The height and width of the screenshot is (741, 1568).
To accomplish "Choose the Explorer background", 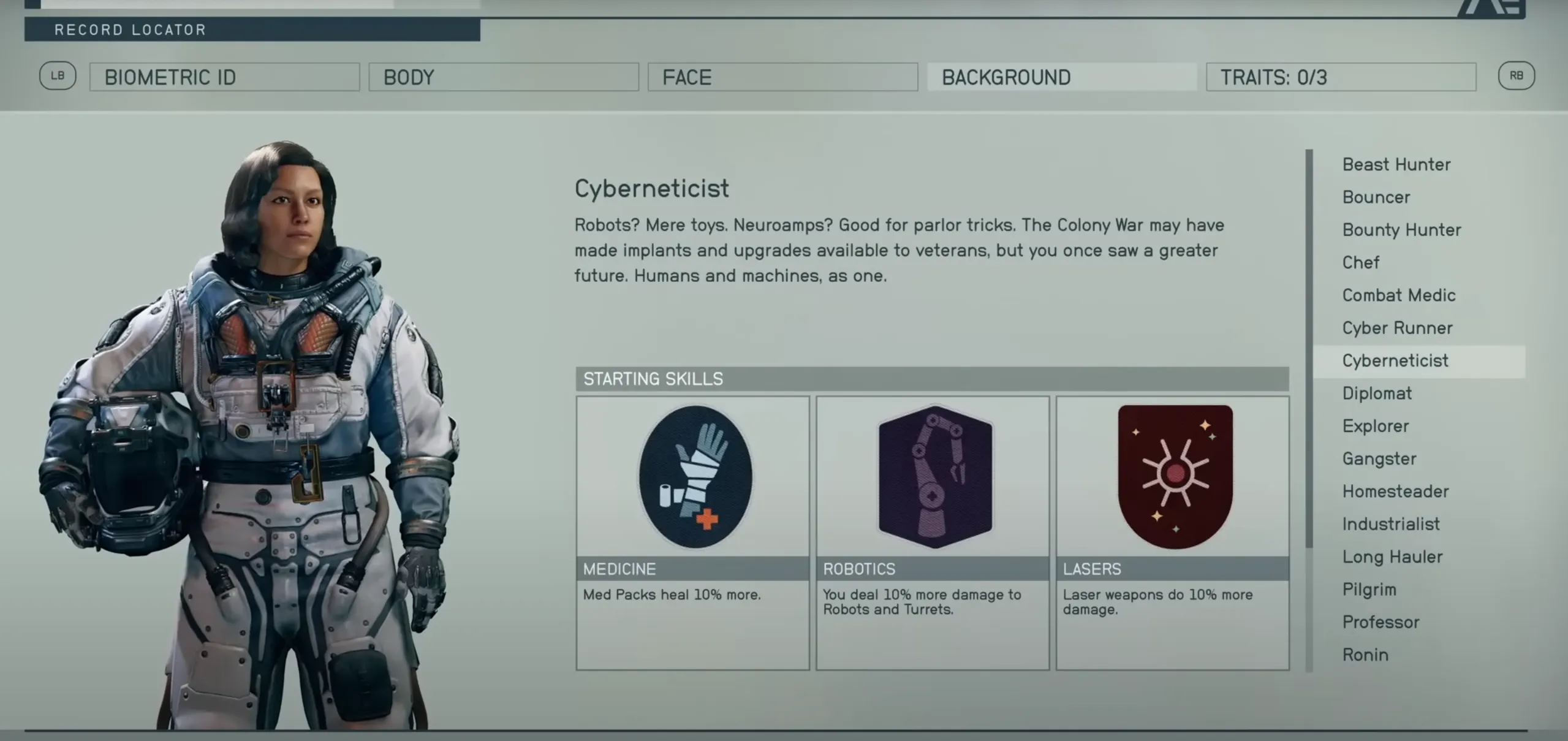I will point(1376,426).
